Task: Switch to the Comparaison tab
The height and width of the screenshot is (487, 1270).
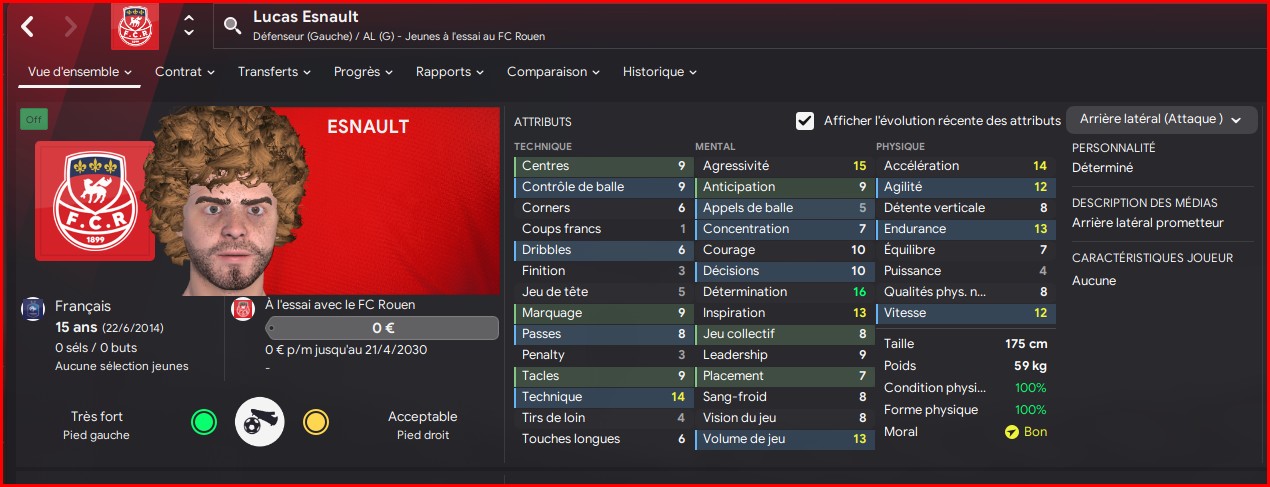Action: [x=553, y=72]
